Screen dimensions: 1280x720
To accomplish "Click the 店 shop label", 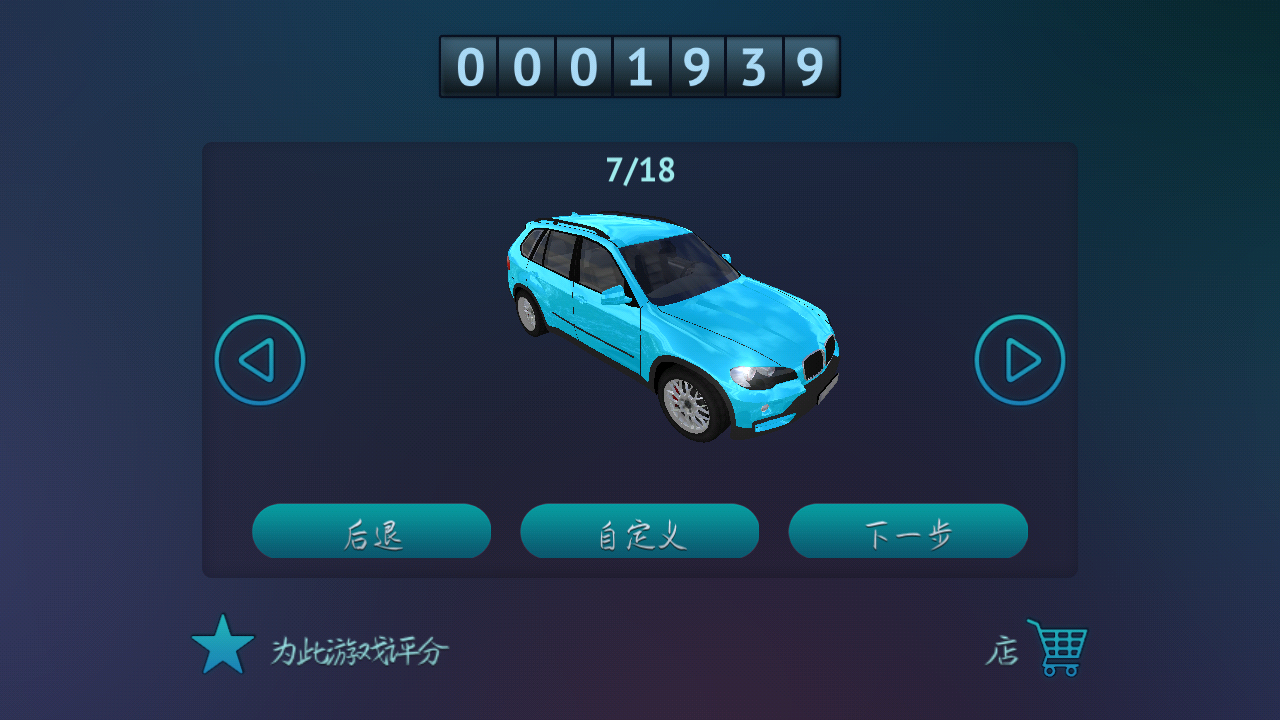I will (1003, 648).
